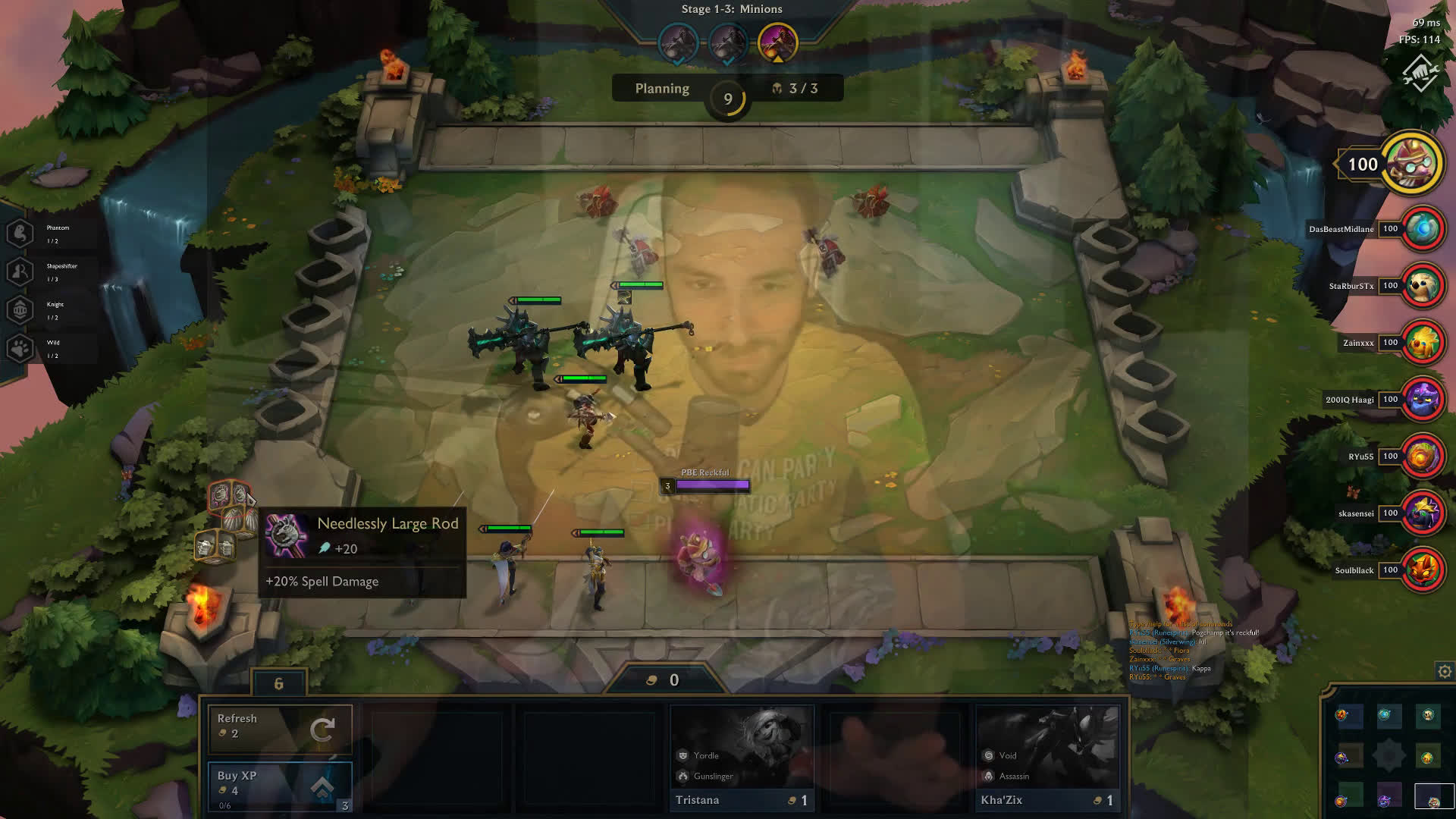Click the arena minimap
This screenshot has width=1456, height=819.
coord(1388,756)
